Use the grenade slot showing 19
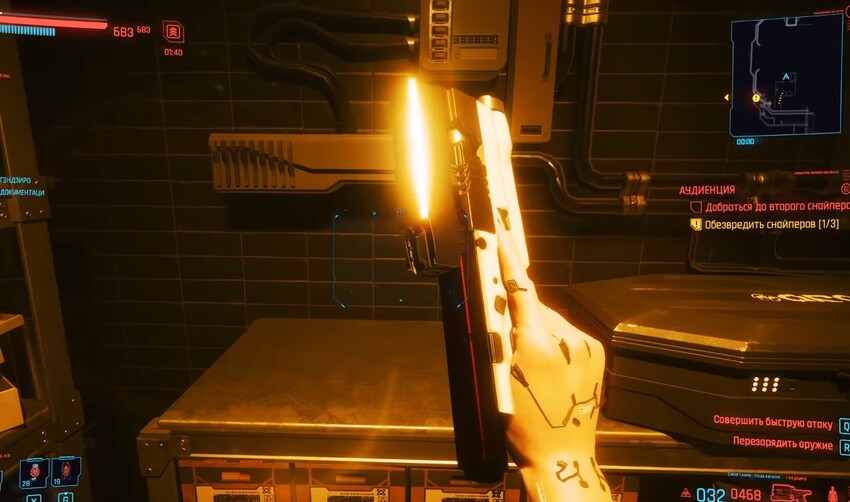Viewport: 850px width, 502px height. pyautogui.click(x=65, y=471)
